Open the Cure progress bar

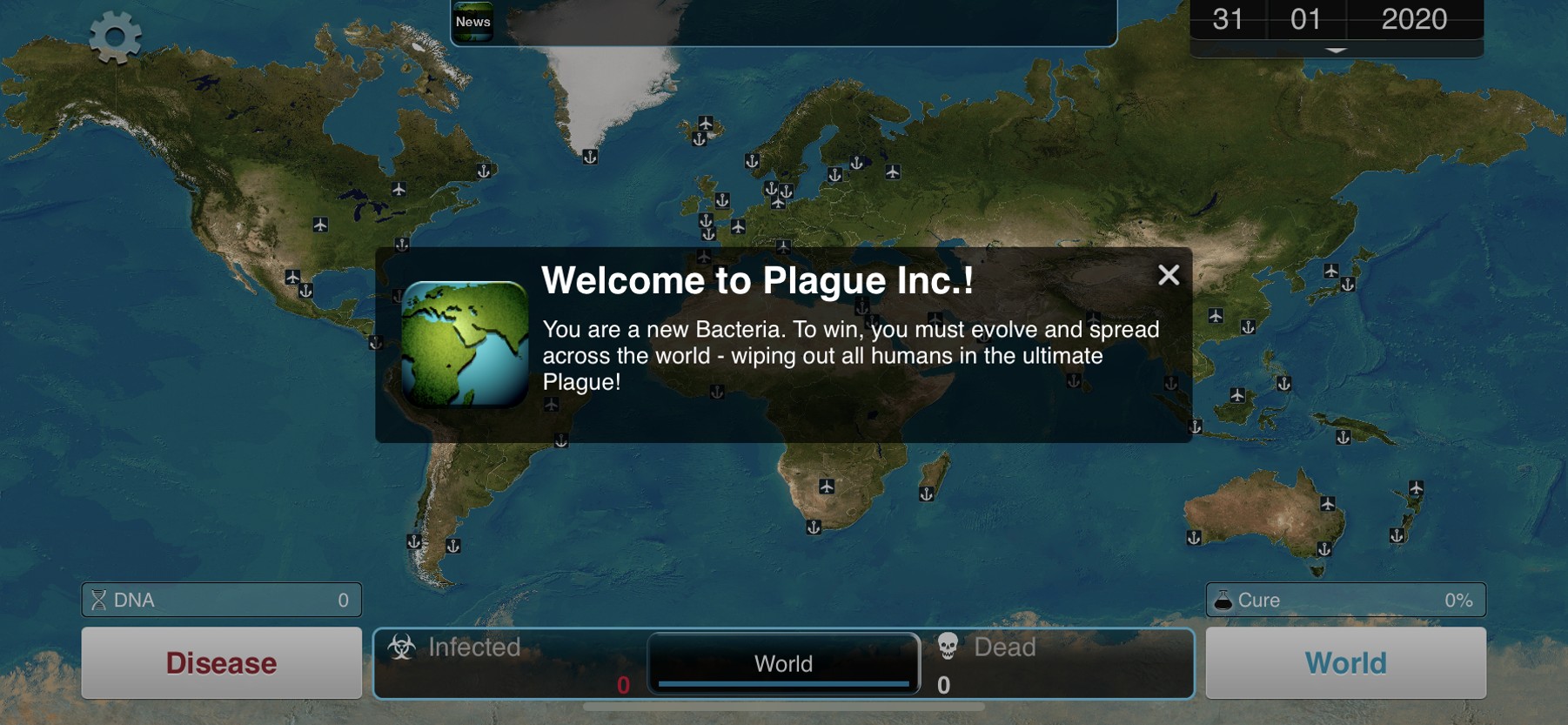[x=1345, y=600]
